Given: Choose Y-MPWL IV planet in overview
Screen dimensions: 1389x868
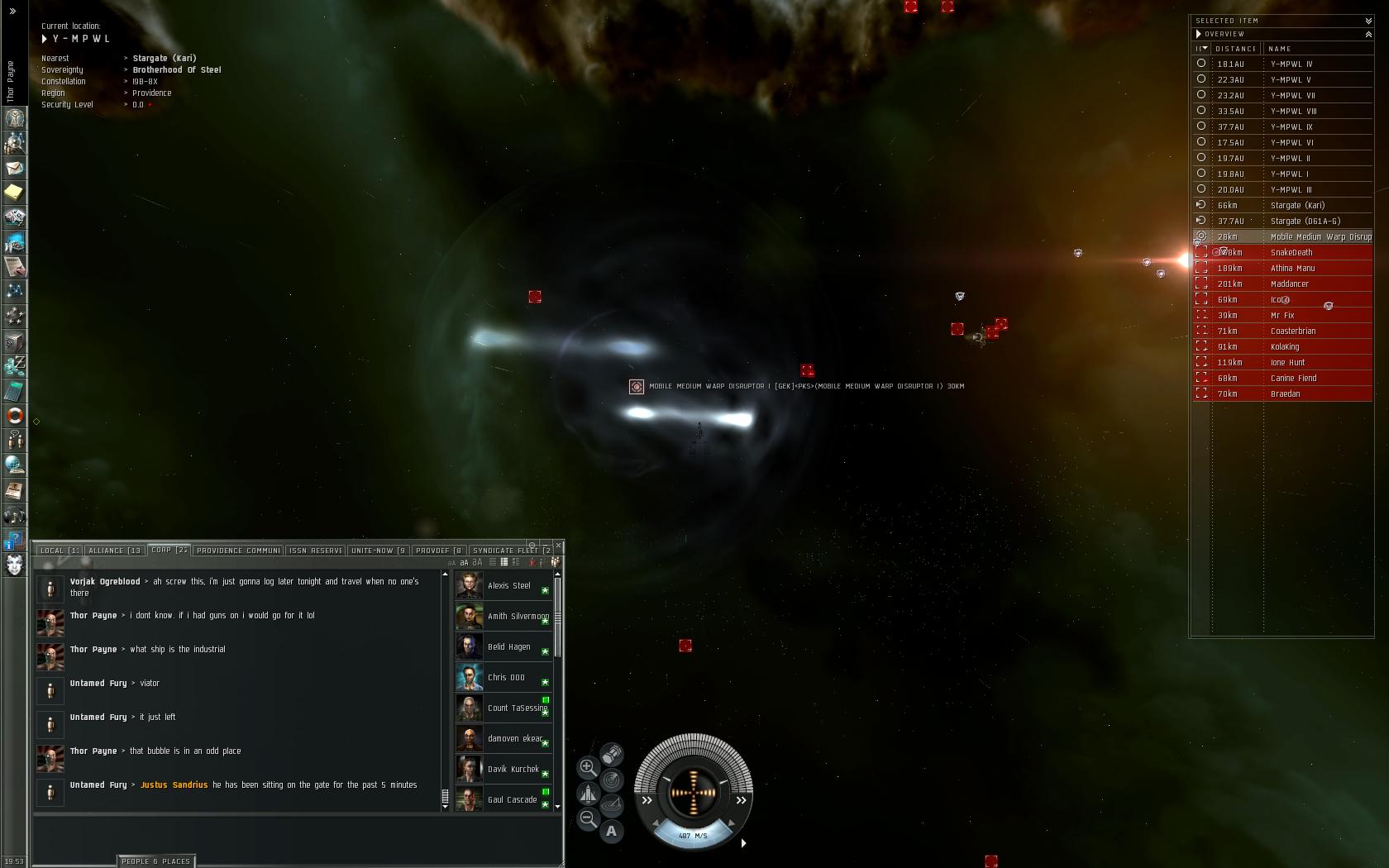Looking at the screenshot, I should (1291, 64).
